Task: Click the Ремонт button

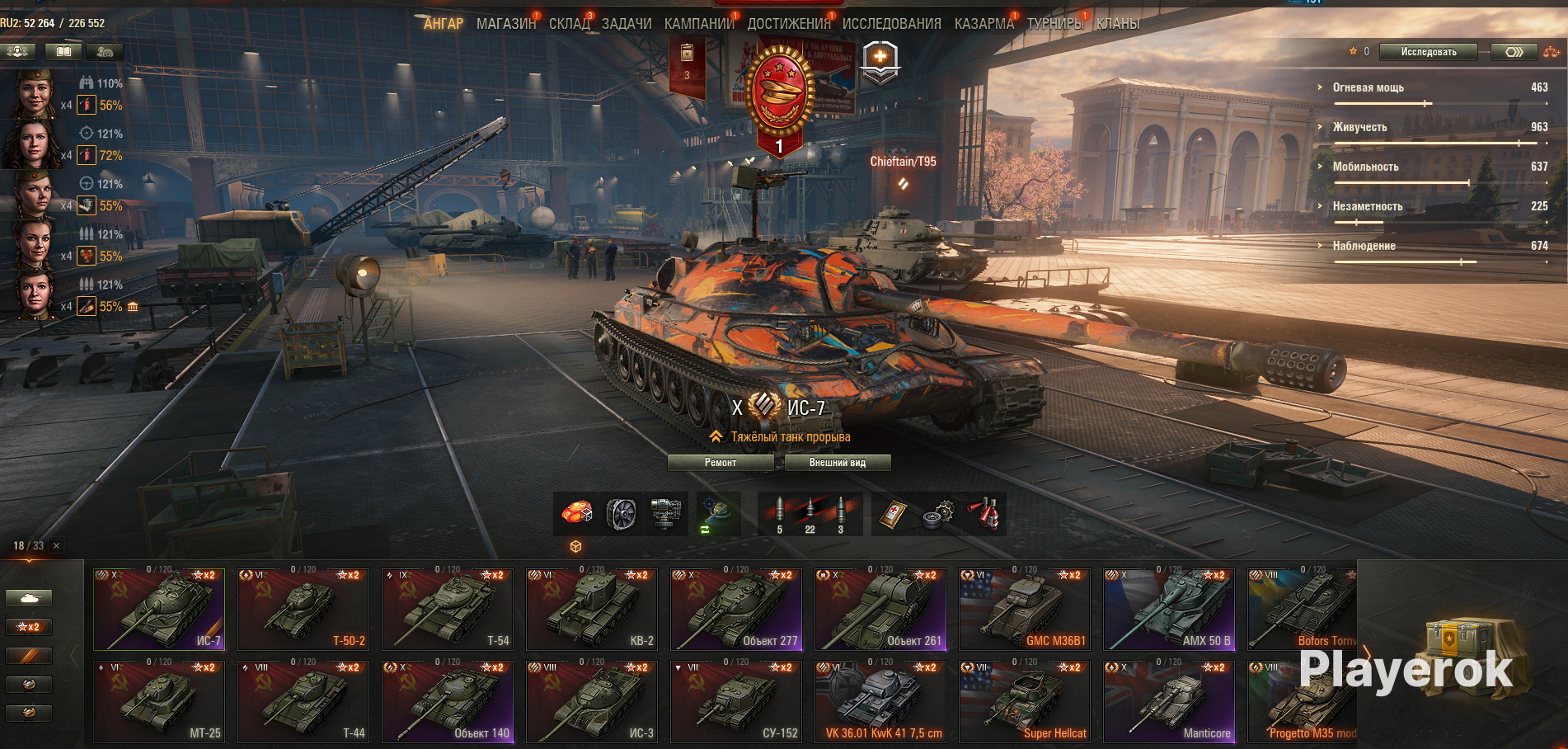Action: [x=721, y=463]
